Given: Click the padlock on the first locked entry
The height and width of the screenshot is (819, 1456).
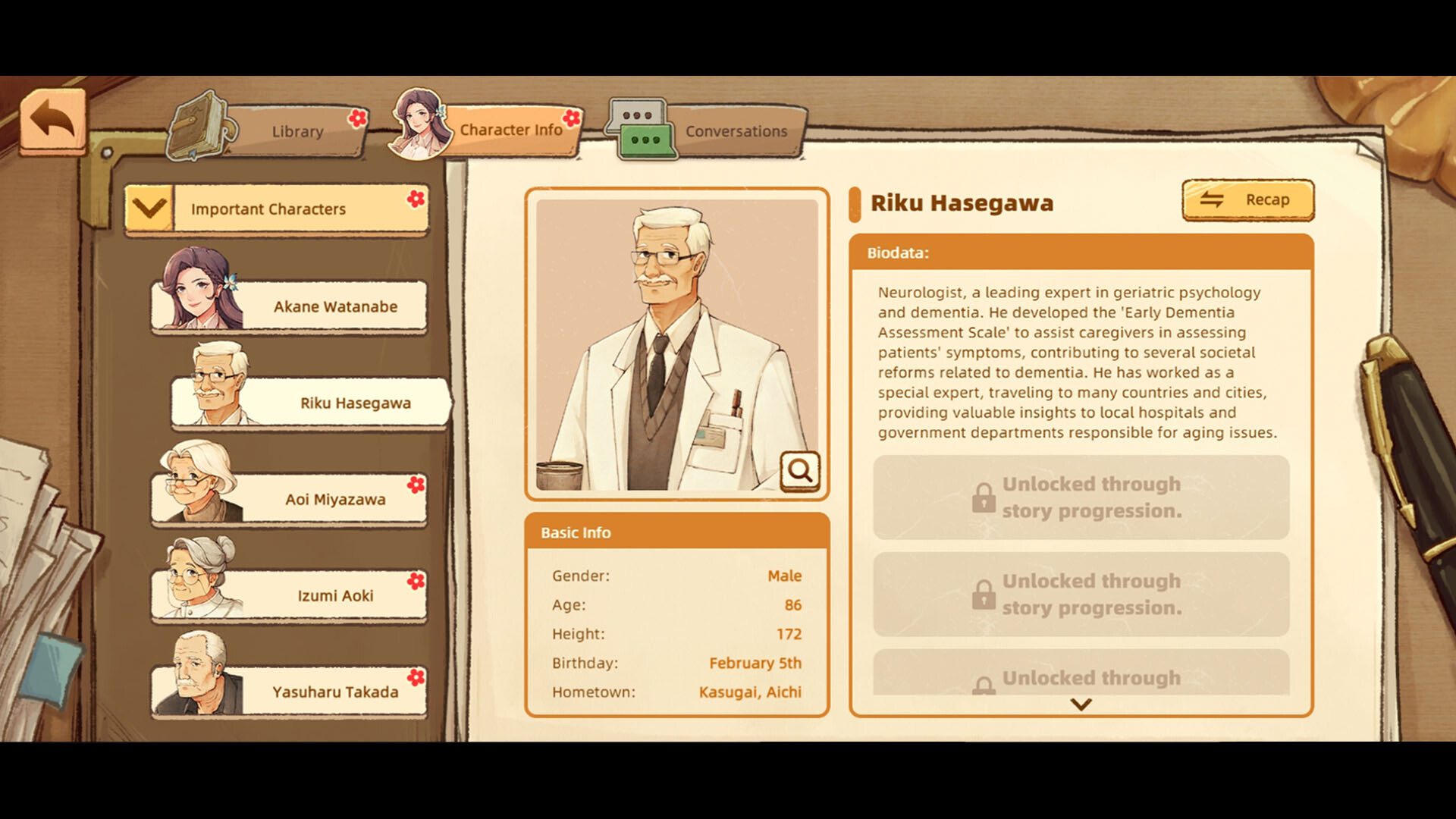Looking at the screenshot, I should coord(985,498).
